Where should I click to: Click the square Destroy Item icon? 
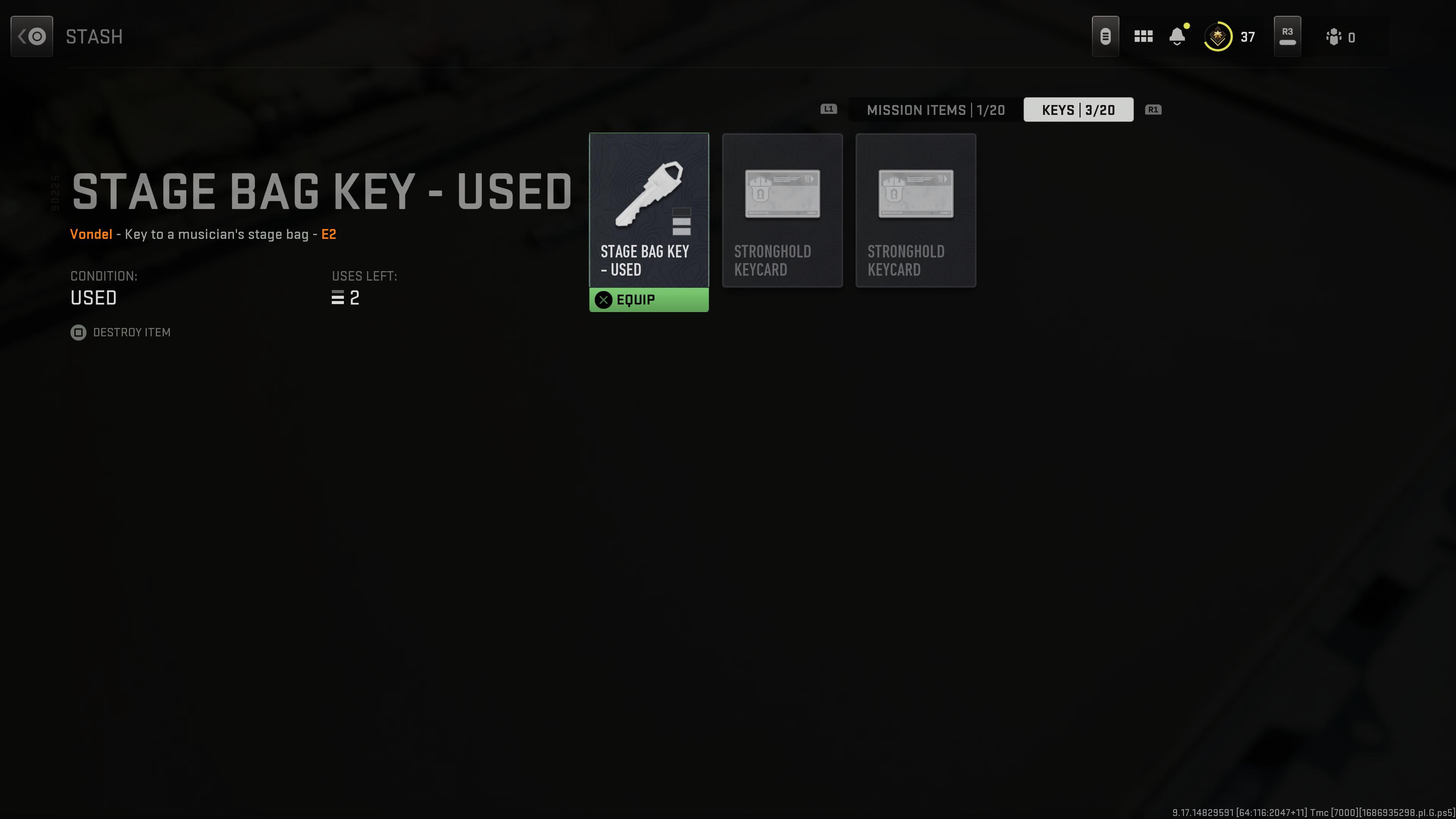78,333
